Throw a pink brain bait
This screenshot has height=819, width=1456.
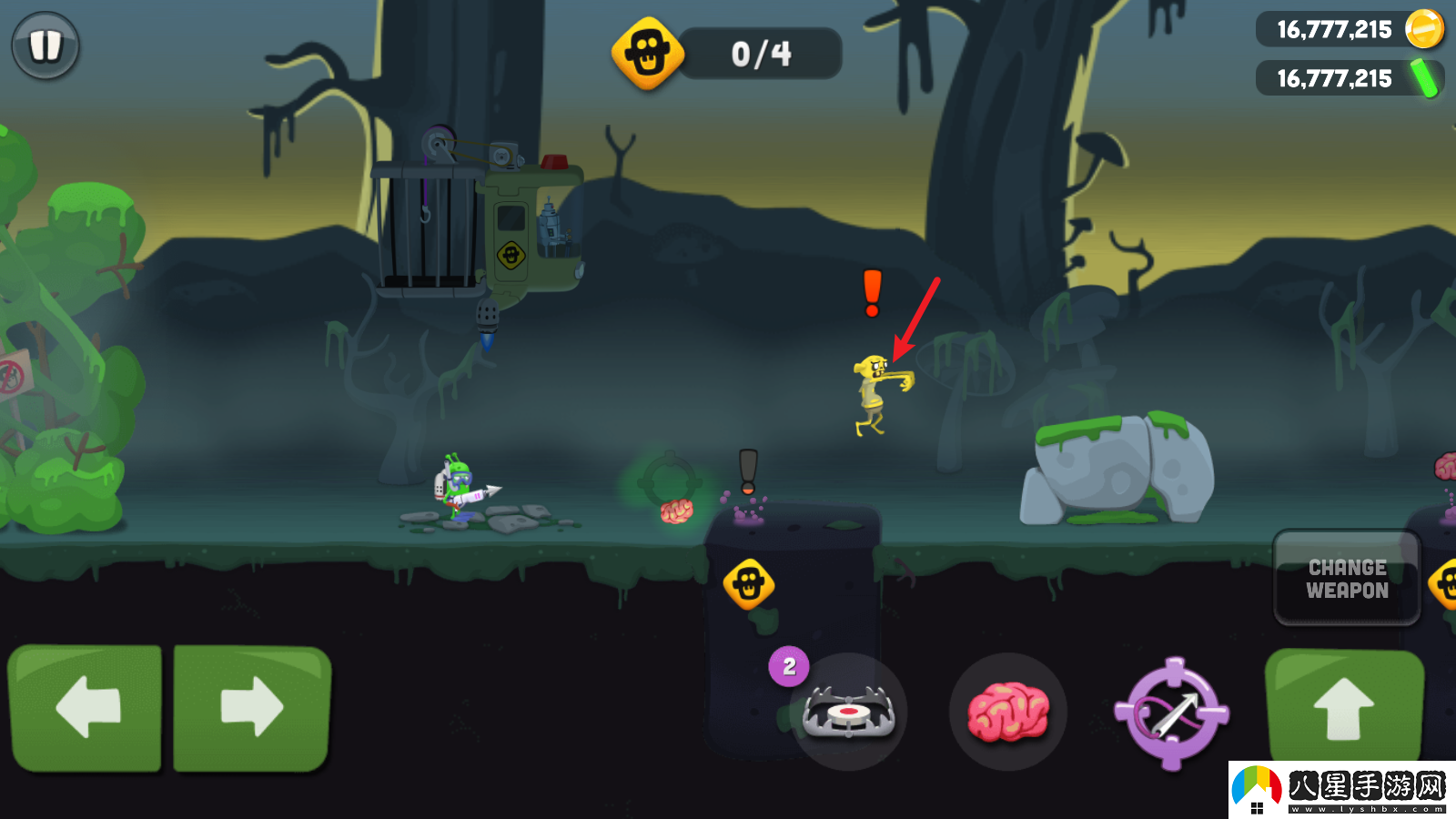click(x=1007, y=712)
